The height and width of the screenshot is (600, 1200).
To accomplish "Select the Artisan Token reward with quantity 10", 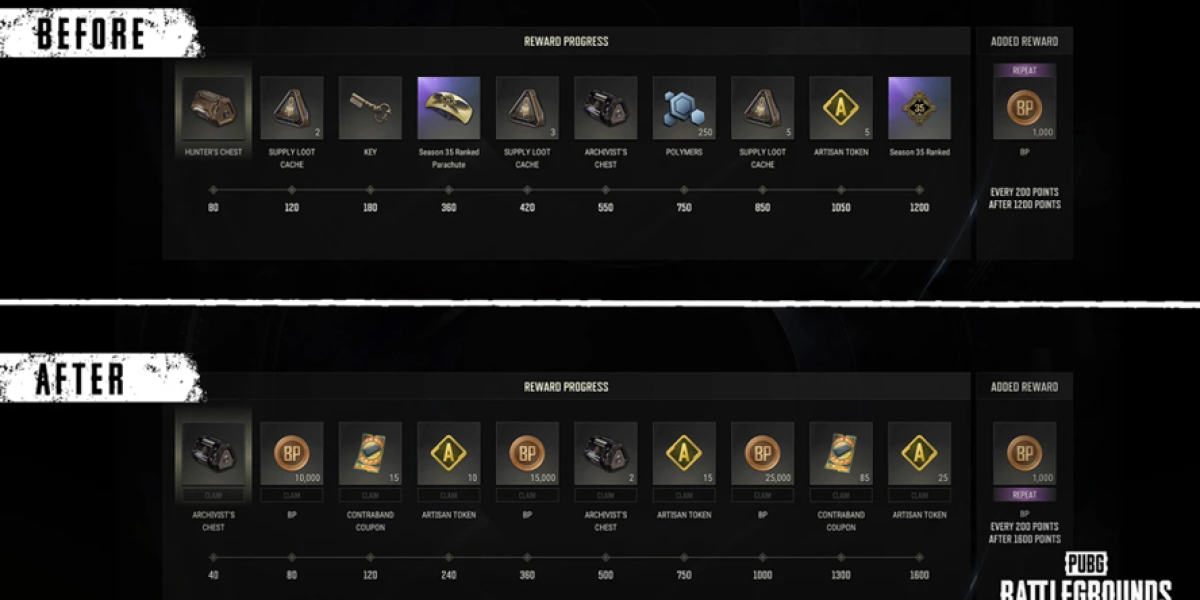I will (x=448, y=453).
